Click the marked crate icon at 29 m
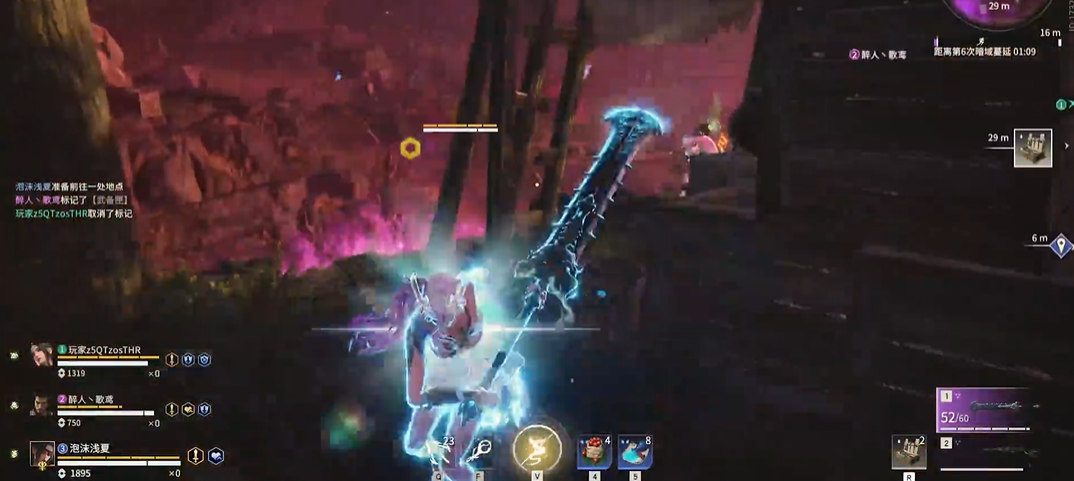This screenshot has width=1074, height=481. click(1033, 148)
